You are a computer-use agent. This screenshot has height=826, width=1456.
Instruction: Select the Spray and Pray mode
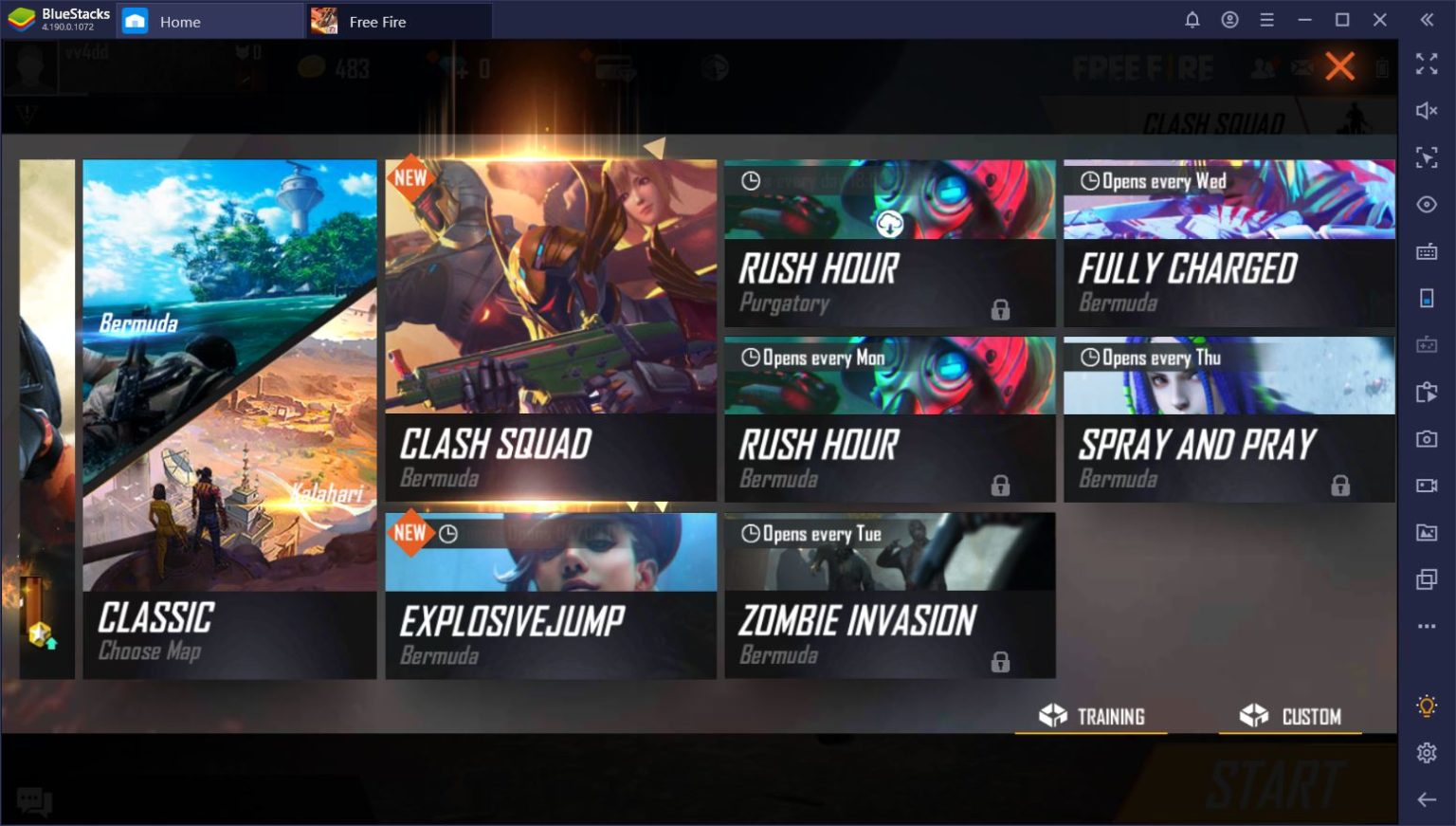click(x=1228, y=419)
